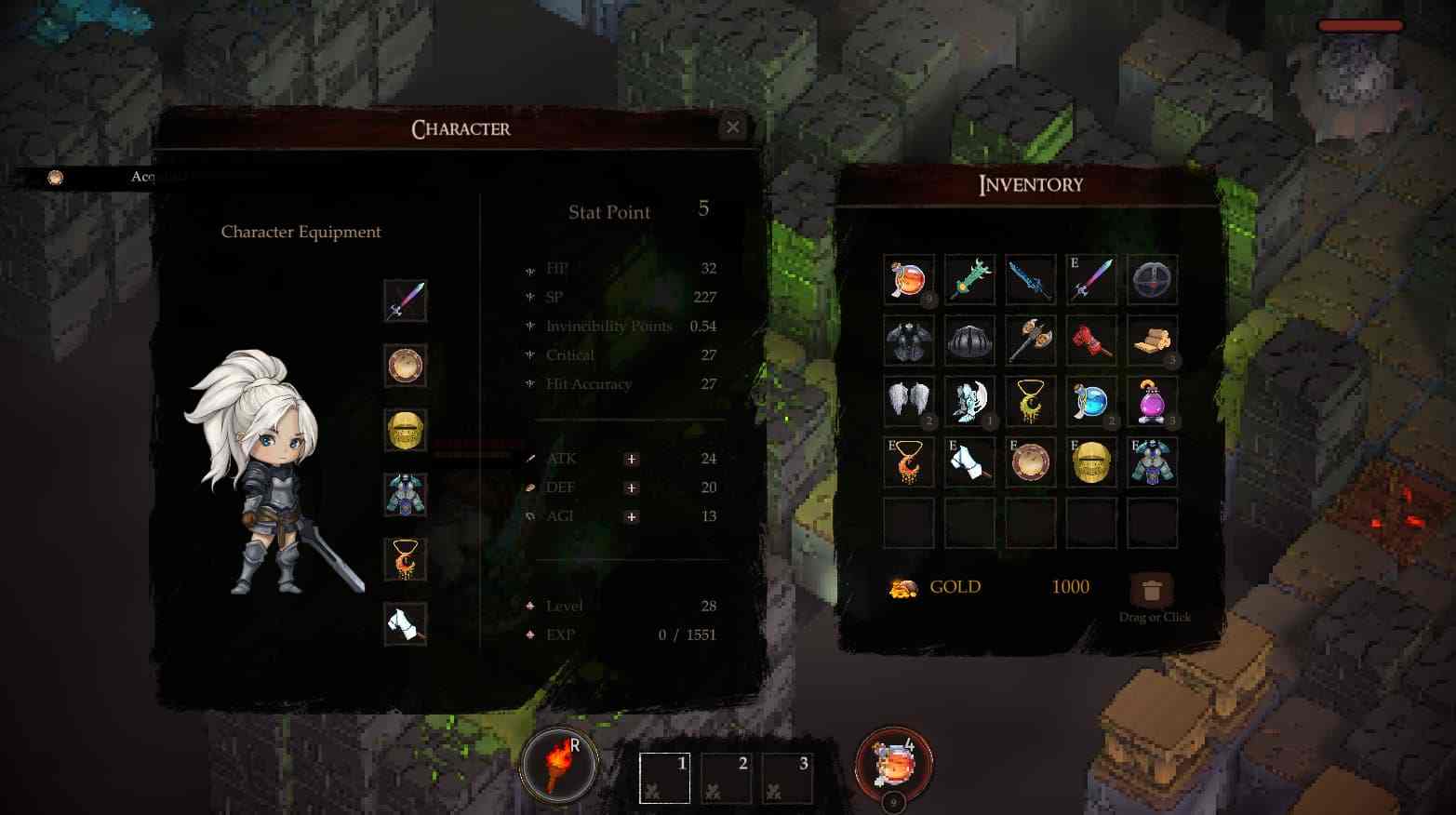Open the potion quick-use slot near hotbar
The width and height of the screenshot is (1456, 815).
[895, 763]
